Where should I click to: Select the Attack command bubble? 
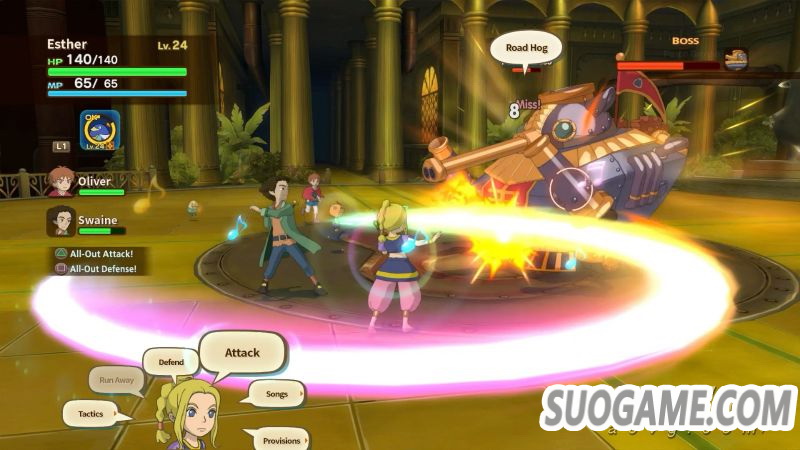[242, 352]
